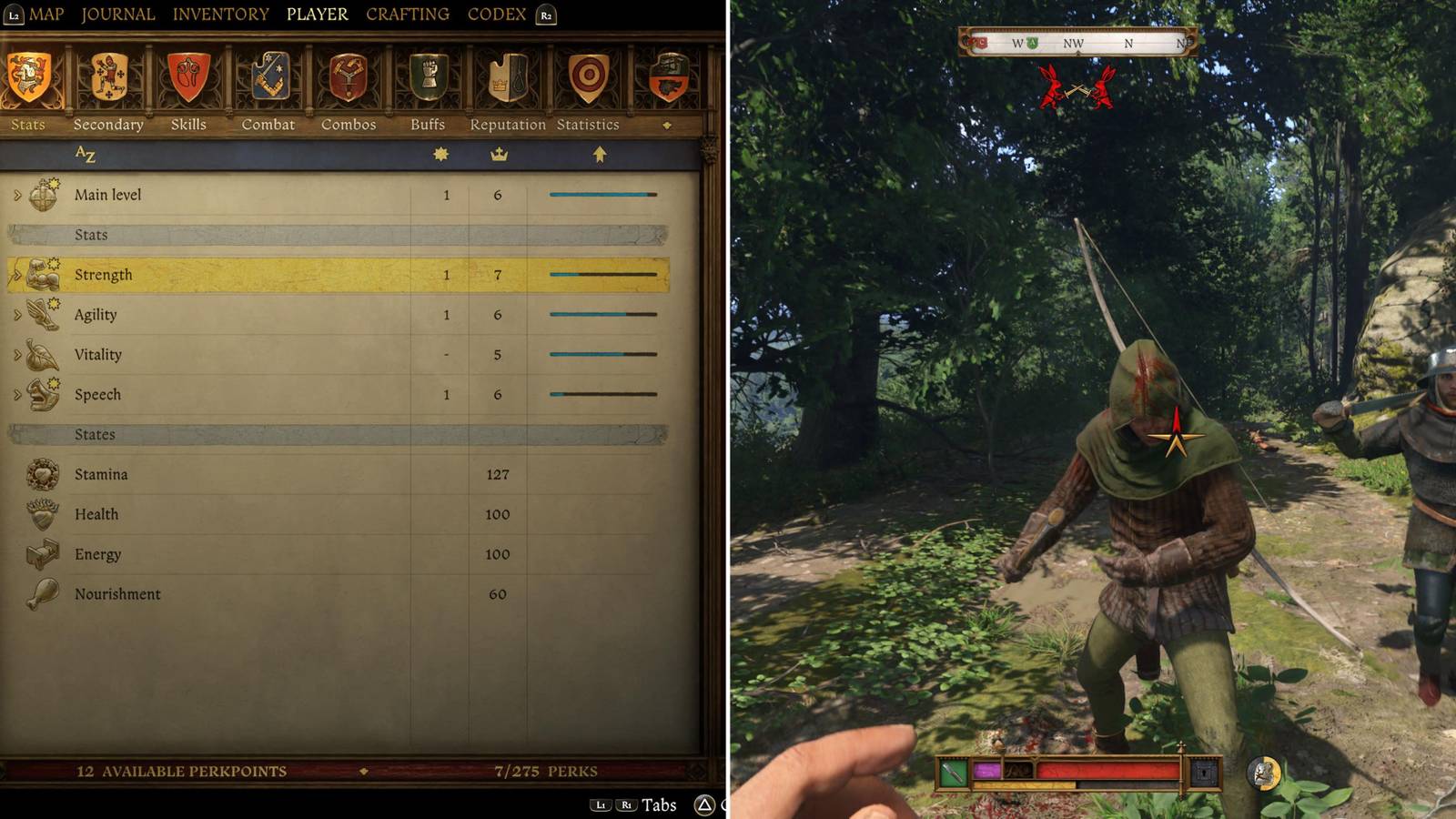Select the highlighted Strength row
Screen dimensions: 1456x819
coord(273,274)
